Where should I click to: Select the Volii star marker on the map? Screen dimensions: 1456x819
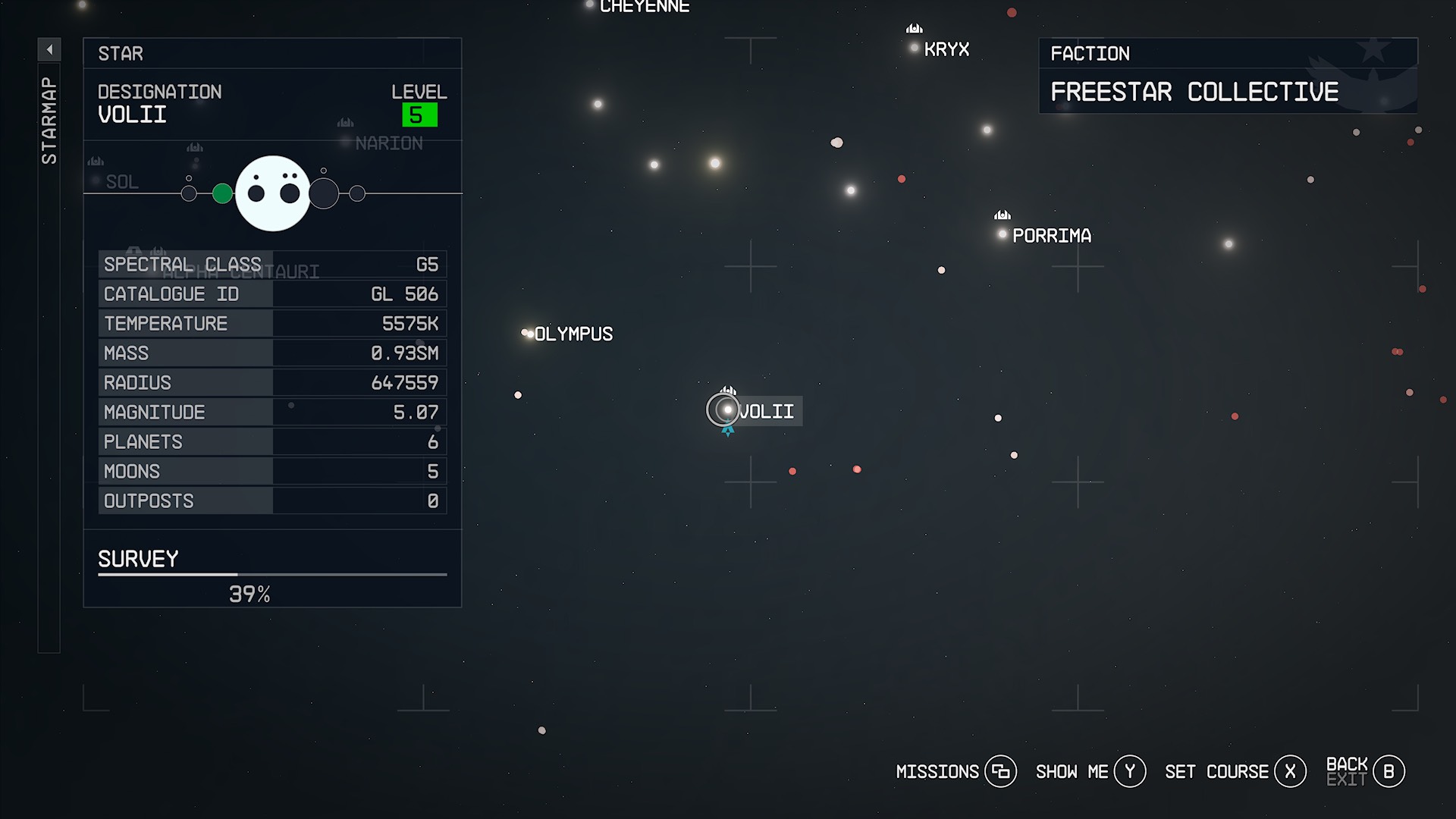coord(726,409)
